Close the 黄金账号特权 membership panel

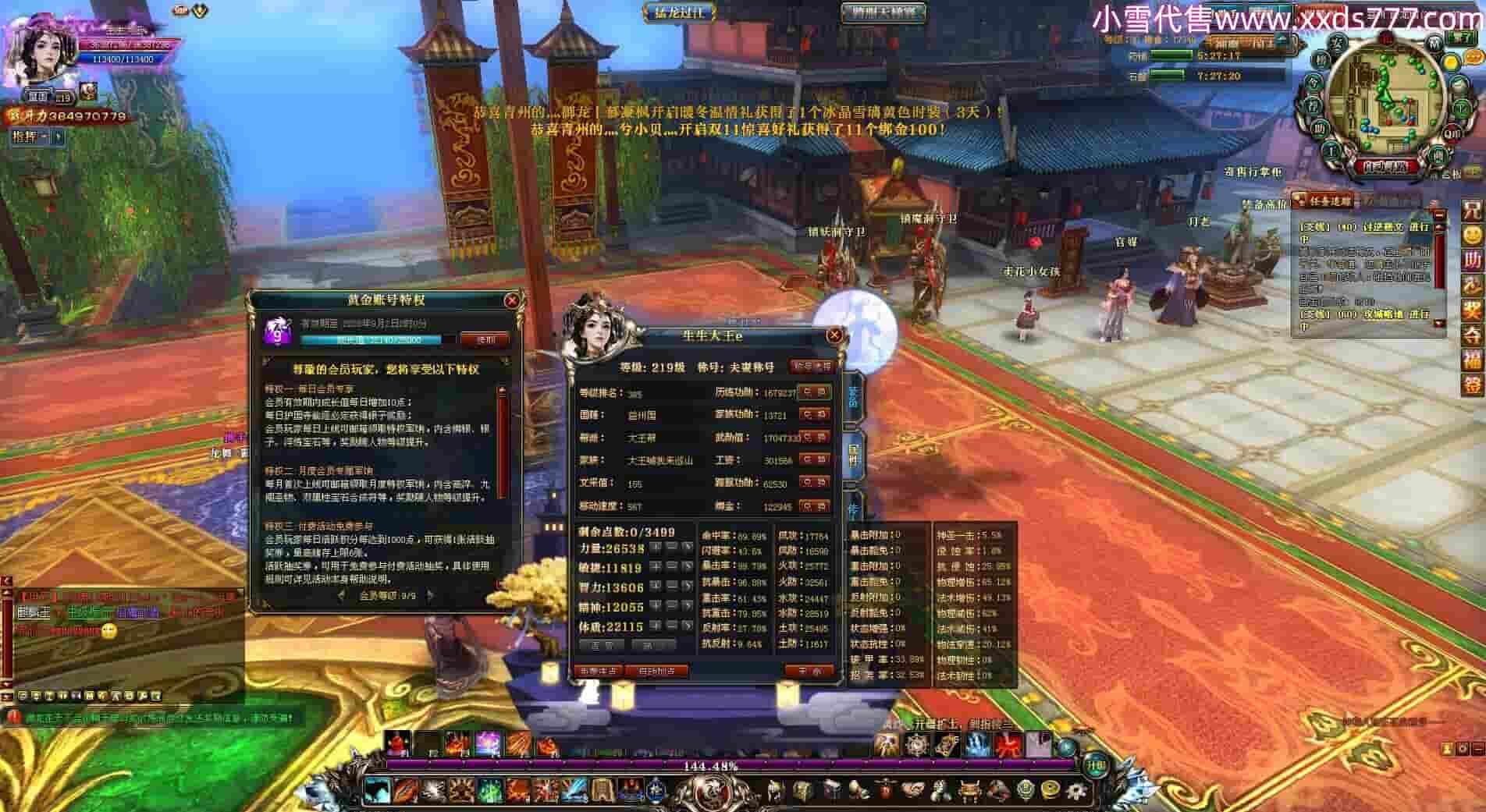click(x=512, y=300)
